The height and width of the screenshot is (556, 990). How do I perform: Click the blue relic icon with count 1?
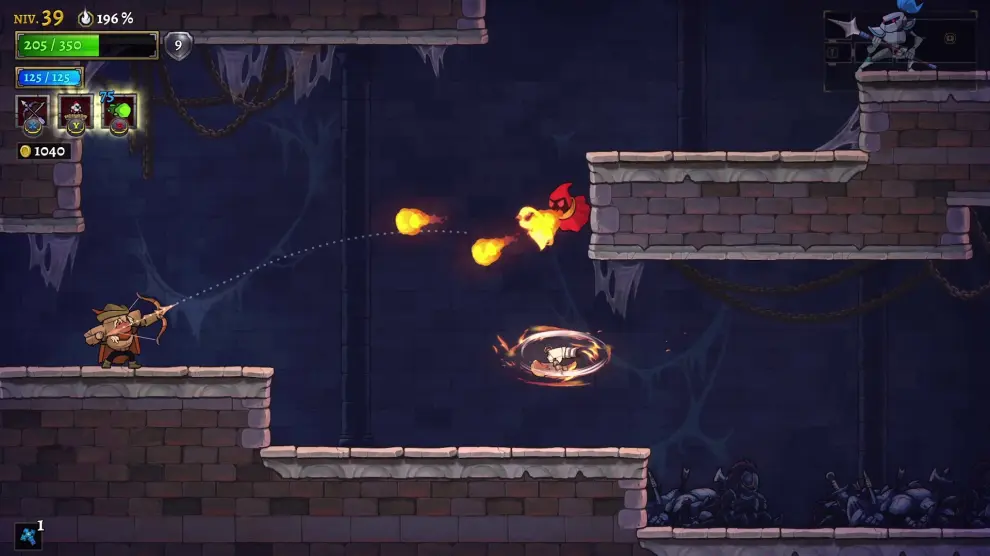click(x=28, y=535)
